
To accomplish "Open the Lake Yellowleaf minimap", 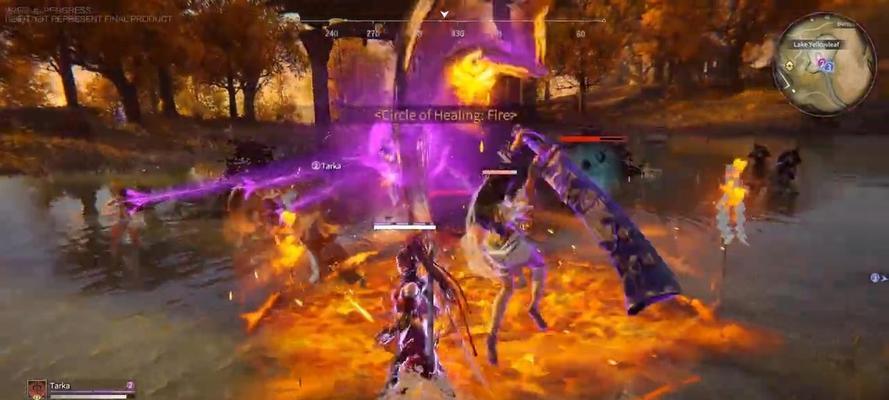I will [825, 64].
